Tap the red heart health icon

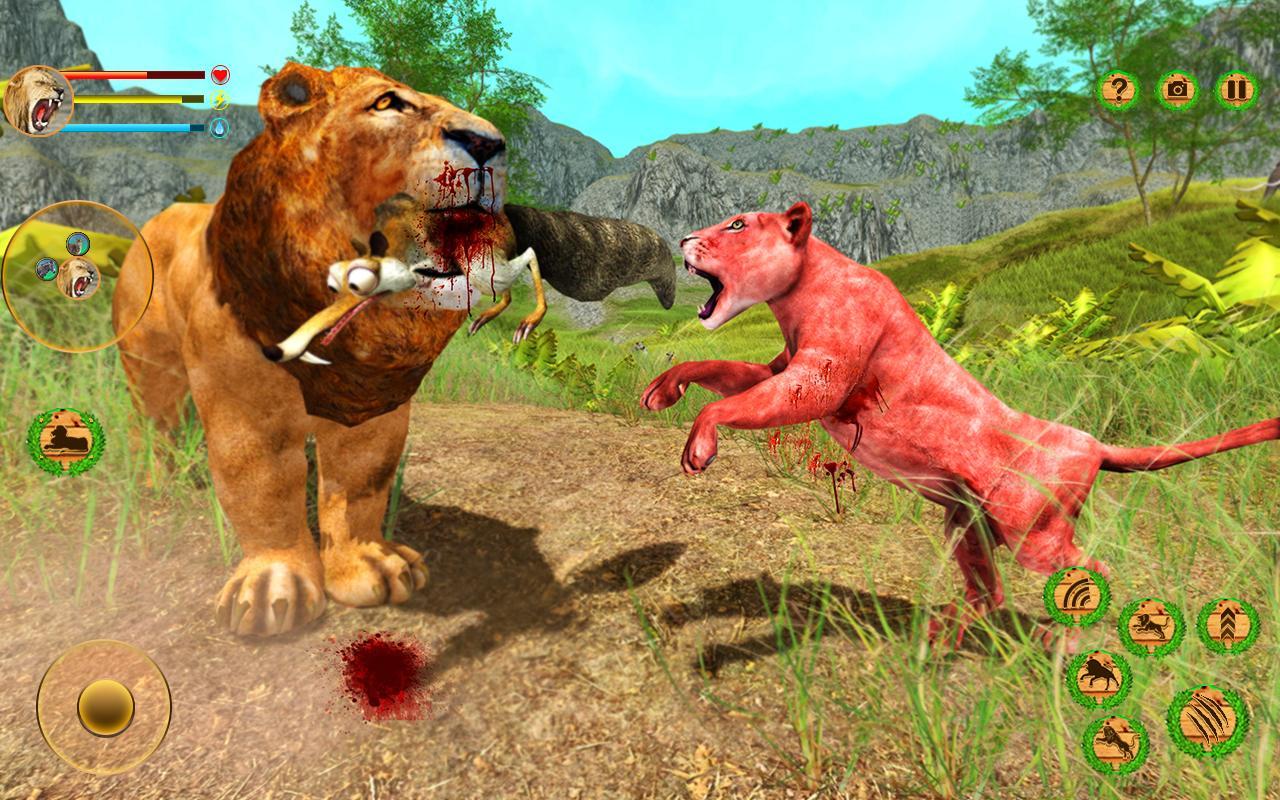[x=219, y=75]
